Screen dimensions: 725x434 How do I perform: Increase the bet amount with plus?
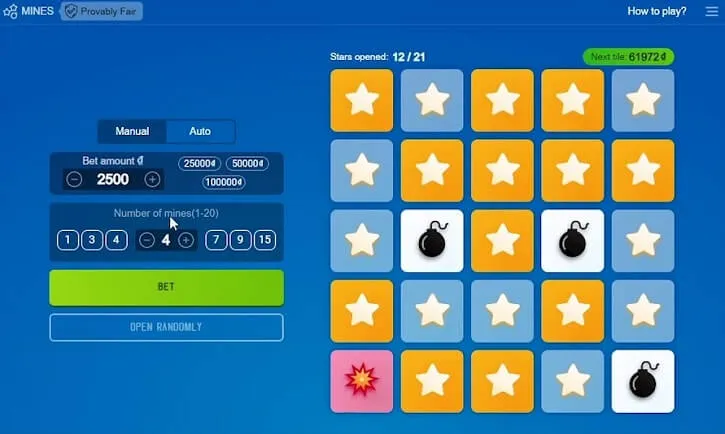(x=152, y=179)
